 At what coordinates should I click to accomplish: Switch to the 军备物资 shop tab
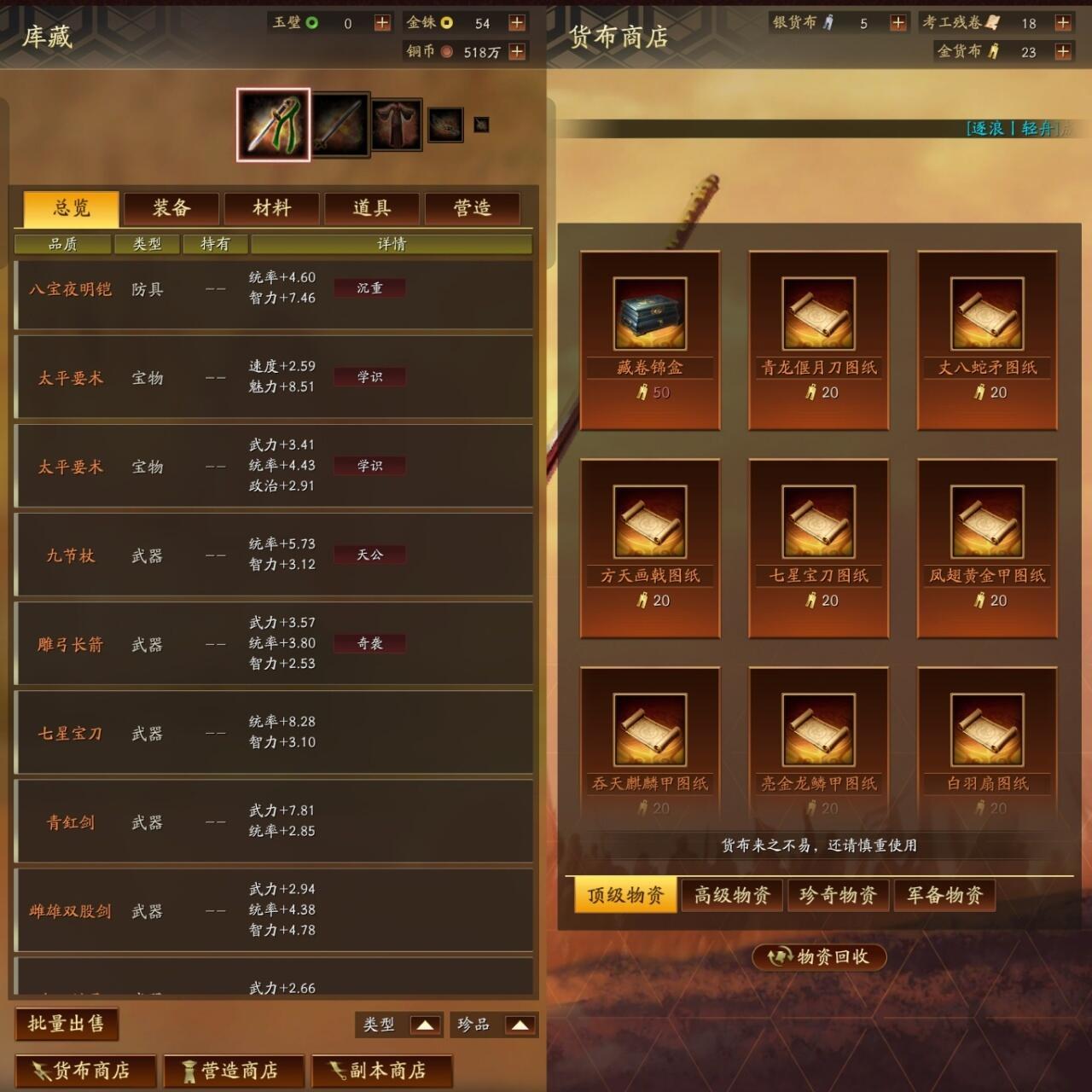944,895
